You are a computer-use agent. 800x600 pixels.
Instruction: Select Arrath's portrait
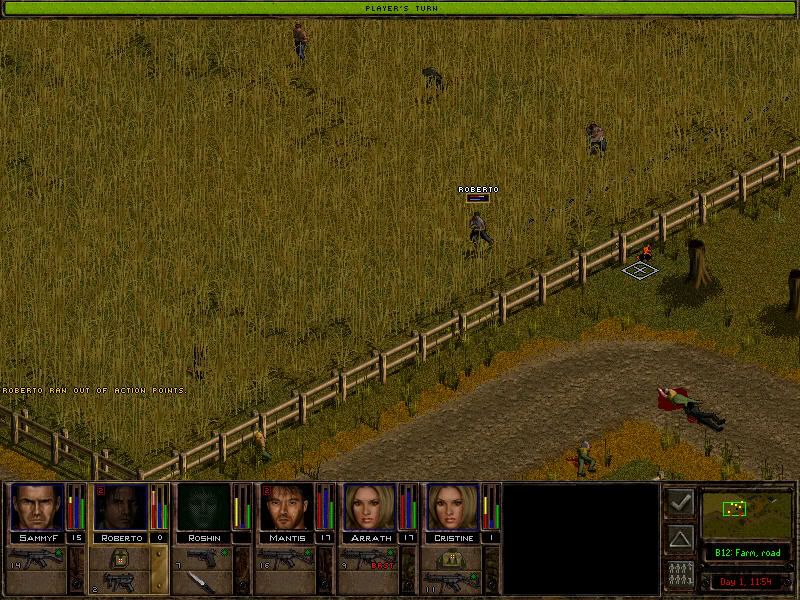tap(369, 507)
